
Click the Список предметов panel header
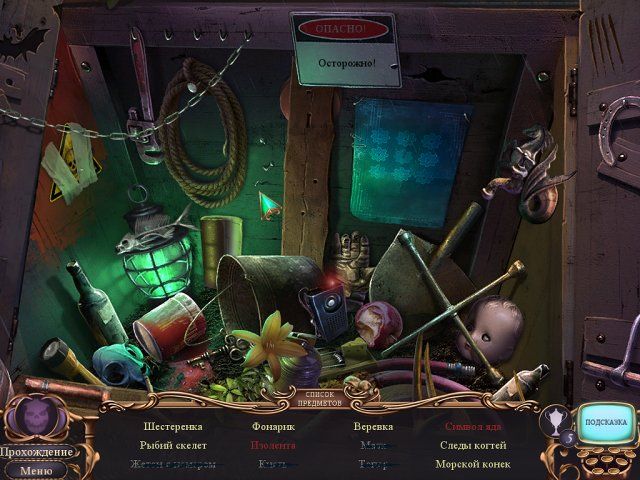(322, 400)
